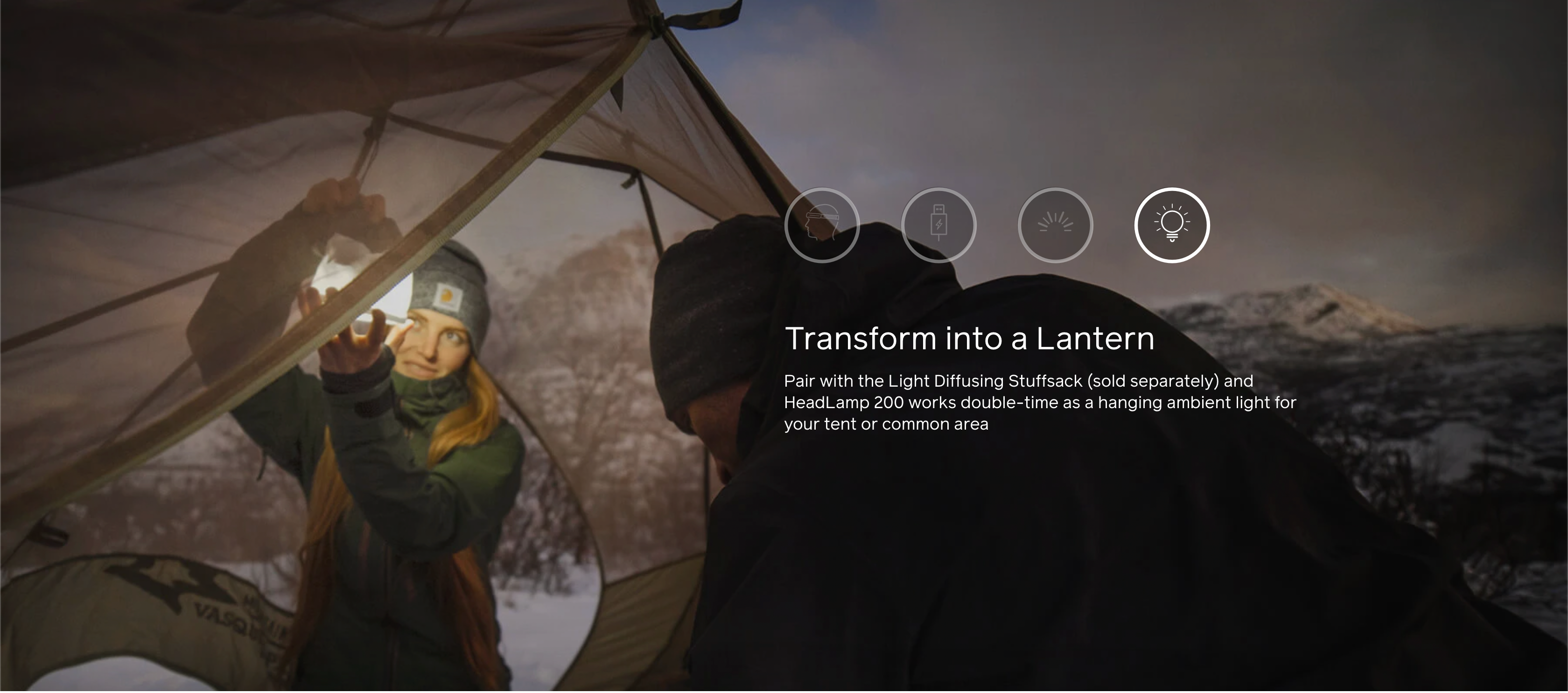This screenshot has height=693, width=1568.
Task: Show the USB charging feature
Action: 938,225
